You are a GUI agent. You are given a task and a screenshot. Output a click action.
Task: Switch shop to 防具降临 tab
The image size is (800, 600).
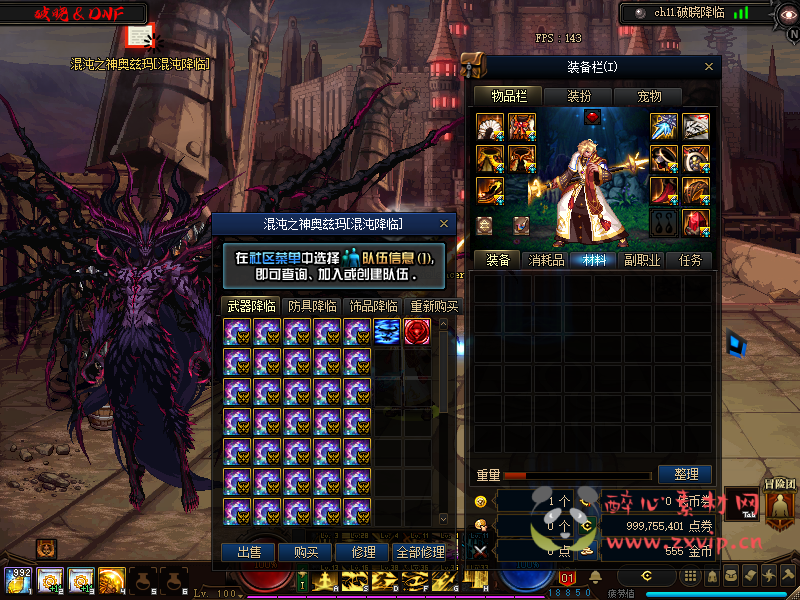pos(311,306)
